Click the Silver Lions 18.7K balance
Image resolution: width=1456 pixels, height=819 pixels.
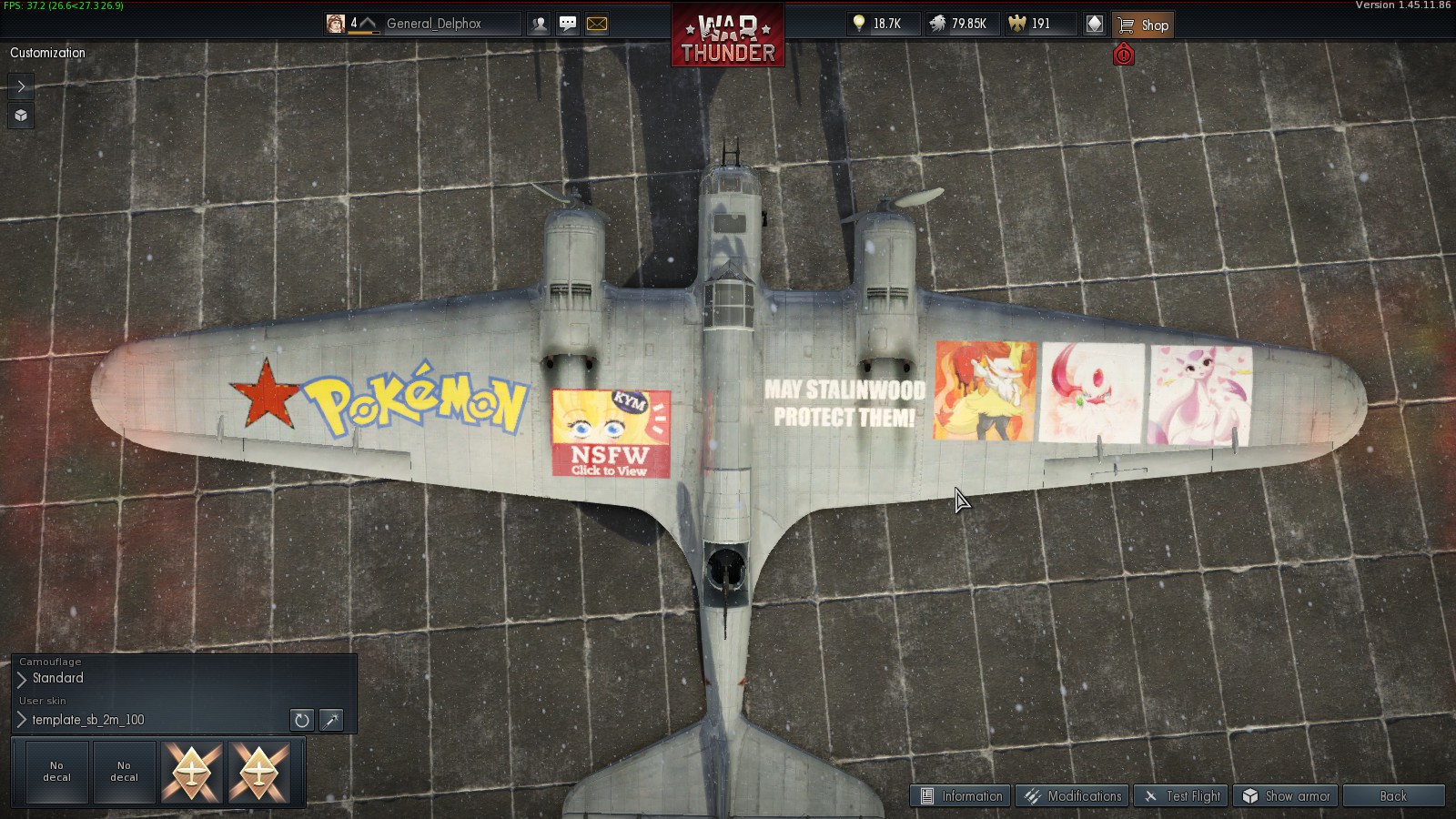click(877, 25)
